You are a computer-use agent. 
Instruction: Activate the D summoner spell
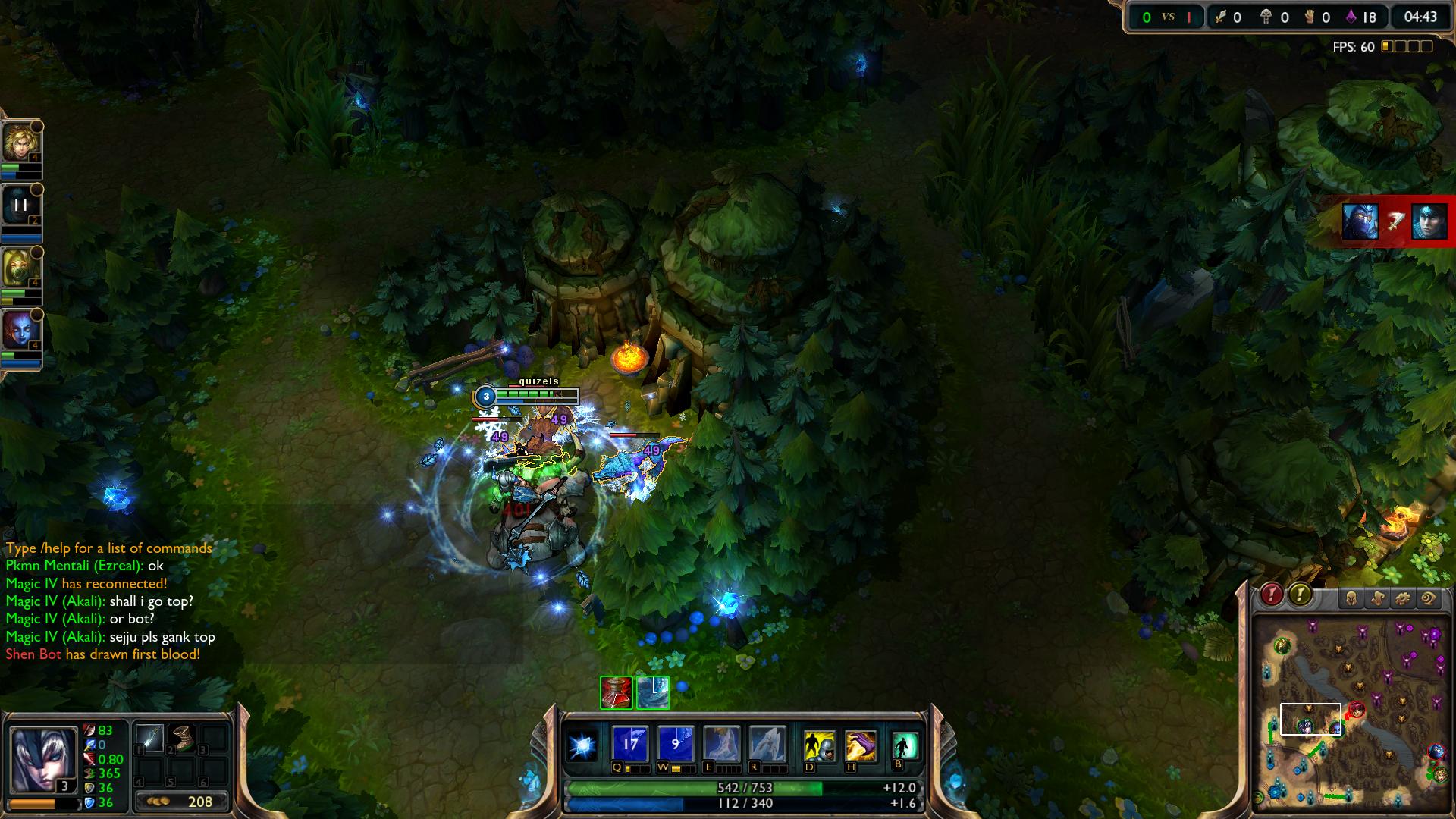tap(819, 745)
